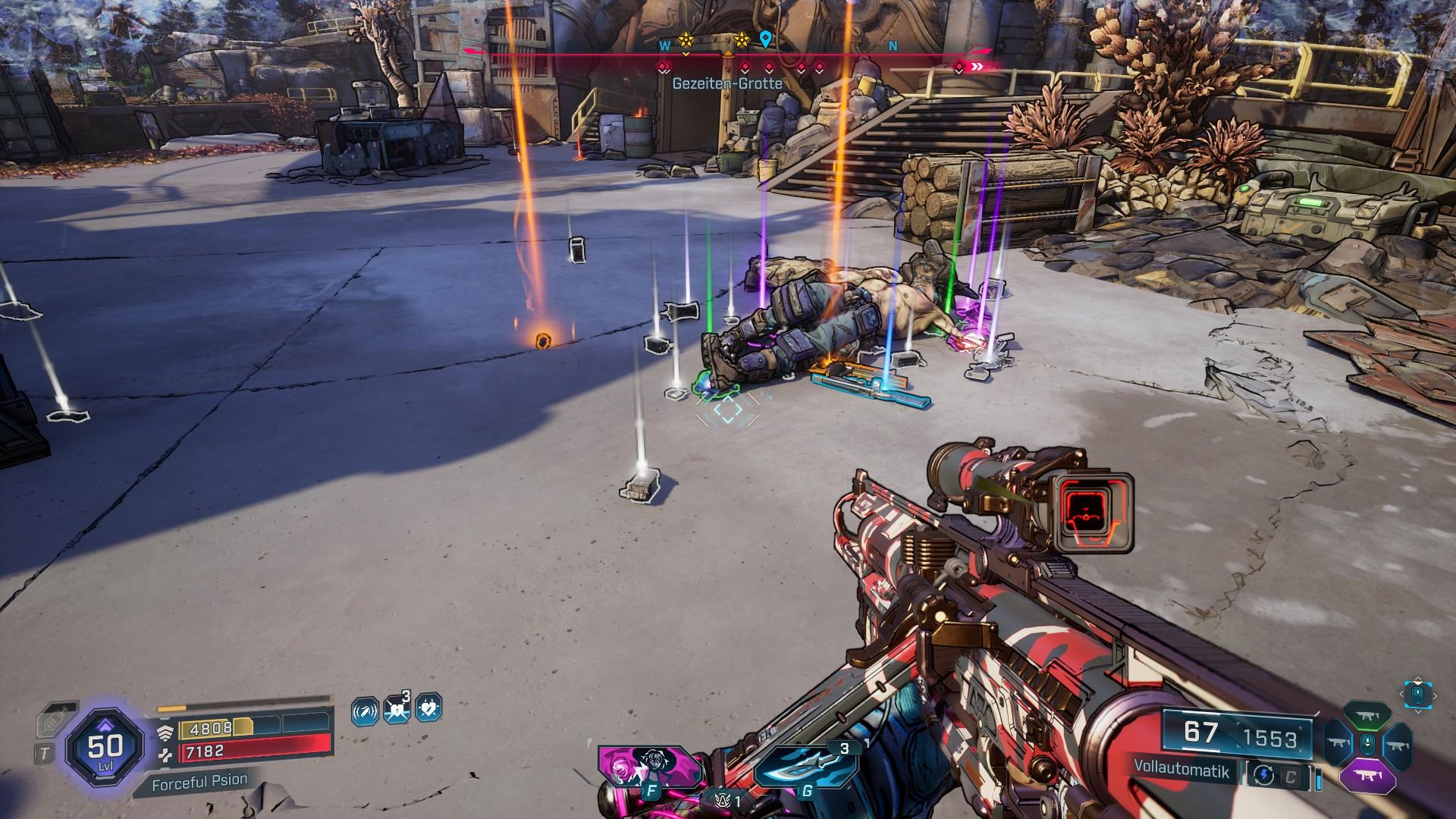Select the green weapon slot on top

point(1367,716)
